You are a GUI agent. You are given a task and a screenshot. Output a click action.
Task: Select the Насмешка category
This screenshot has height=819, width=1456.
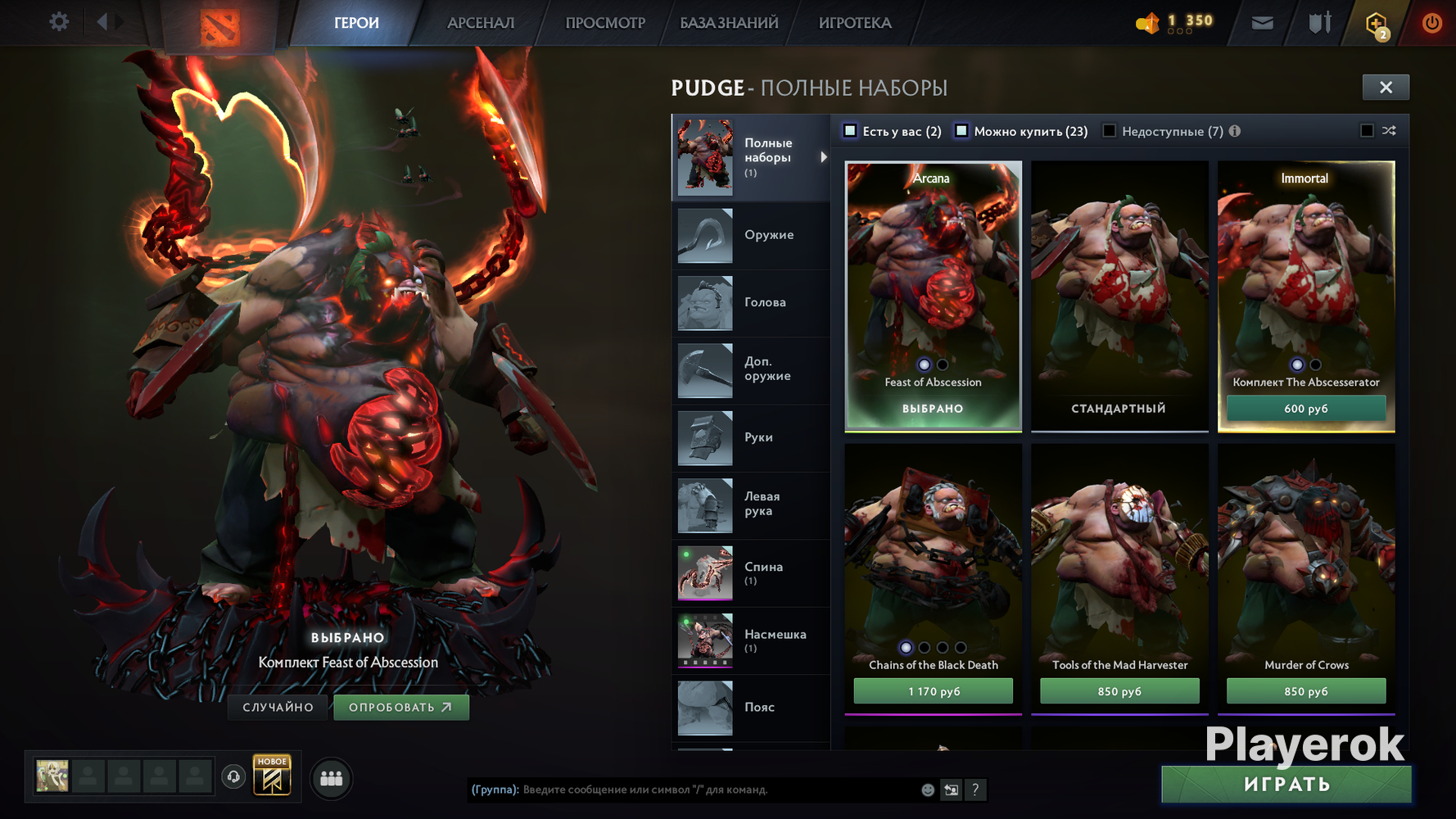(751, 640)
